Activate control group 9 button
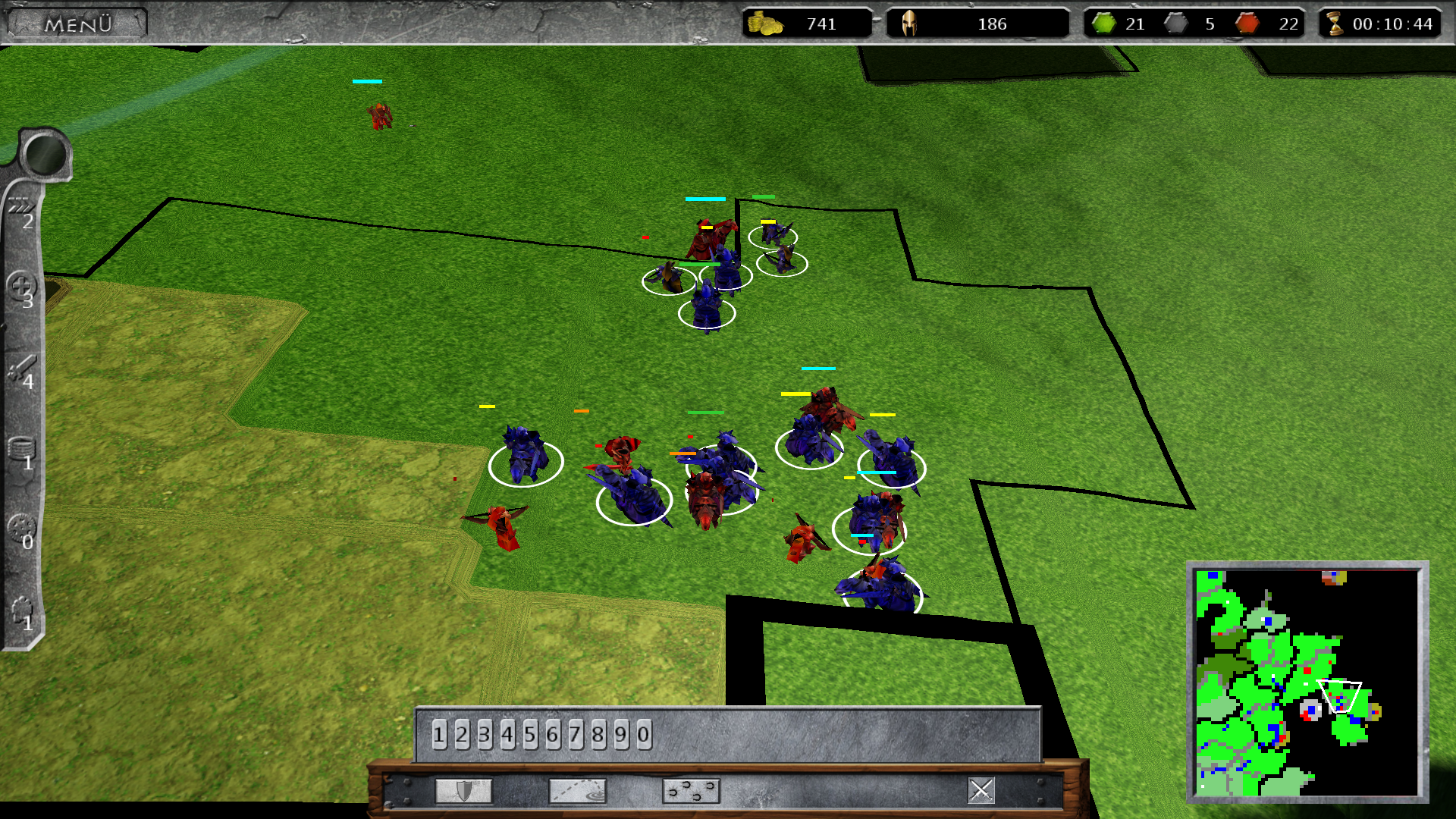 tap(621, 734)
